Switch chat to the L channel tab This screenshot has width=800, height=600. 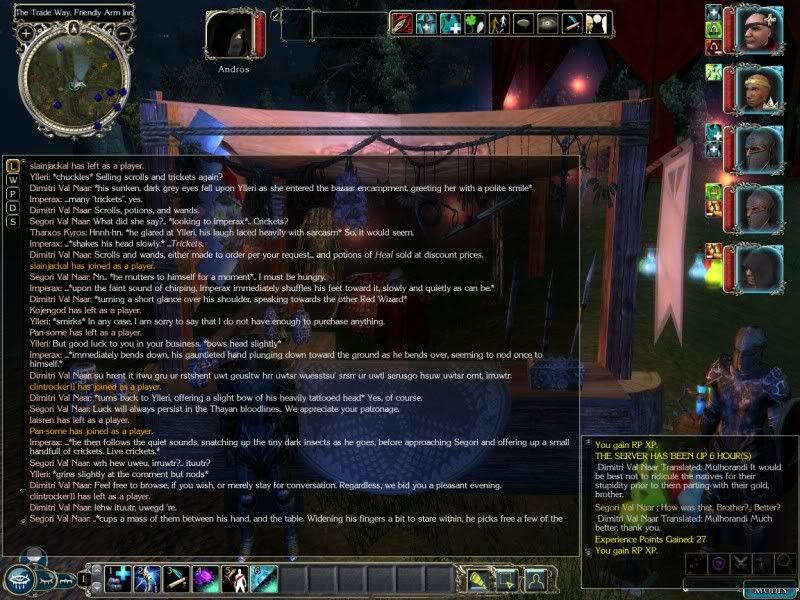pos(11,165)
